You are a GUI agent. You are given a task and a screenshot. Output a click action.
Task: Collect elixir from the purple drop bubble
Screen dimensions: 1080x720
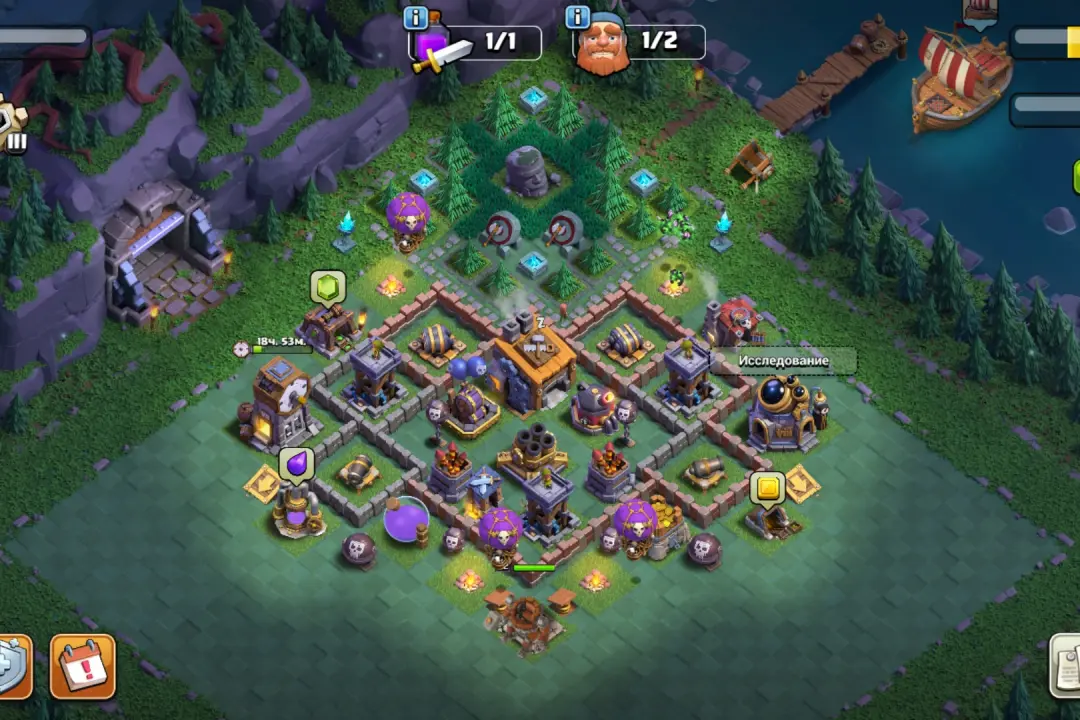click(297, 463)
